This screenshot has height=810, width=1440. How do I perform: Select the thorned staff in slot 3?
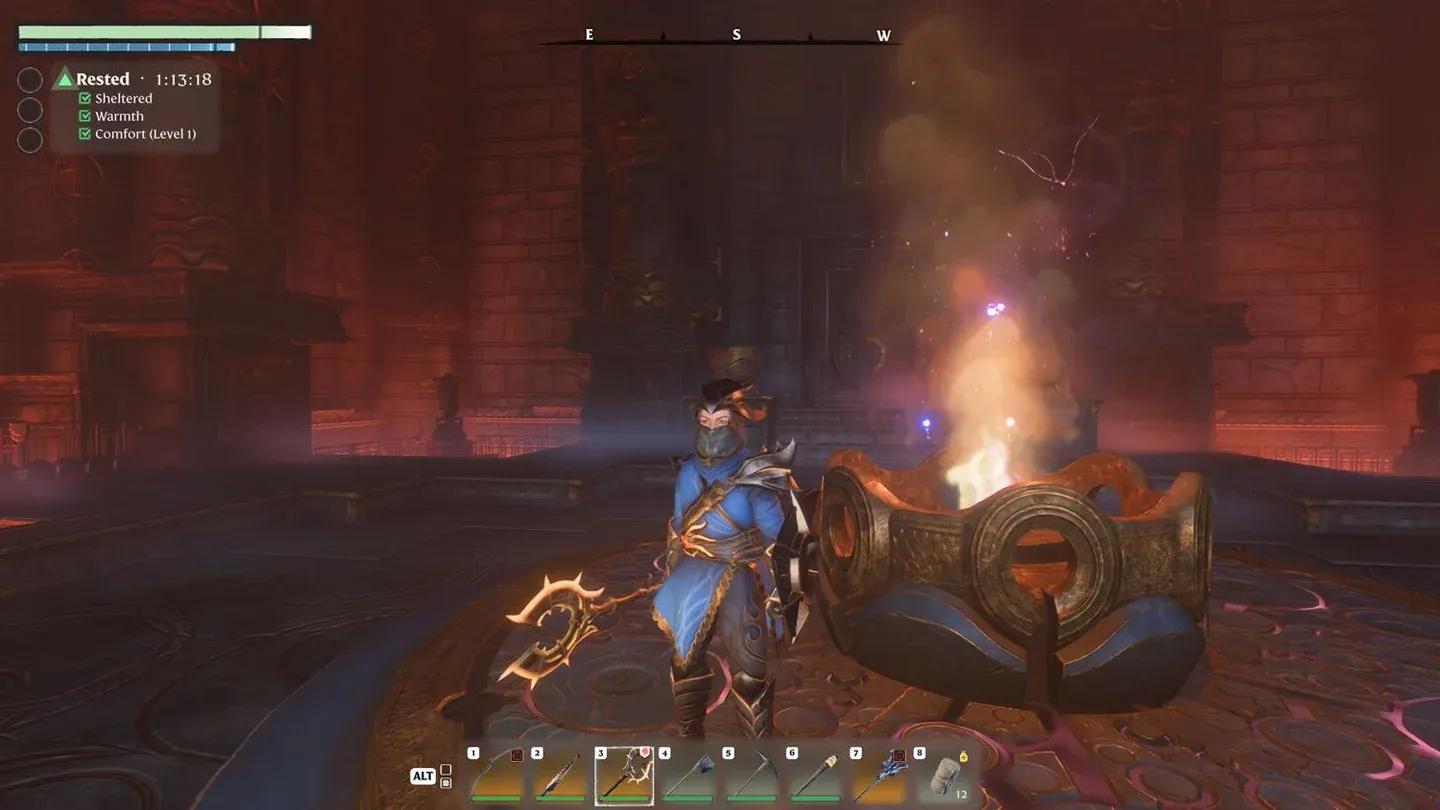tap(625, 777)
